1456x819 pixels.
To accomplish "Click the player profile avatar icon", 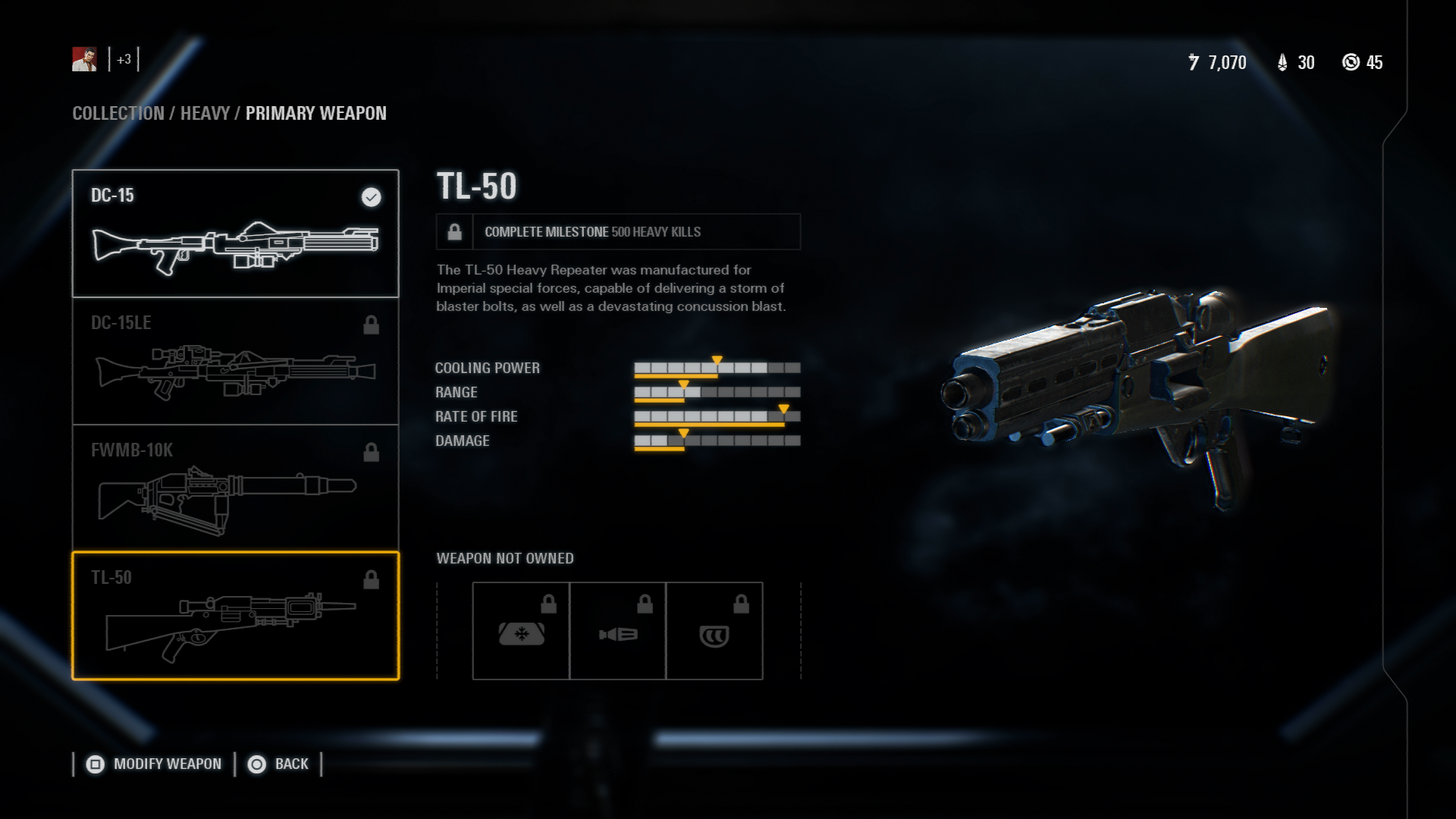I will [83, 60].
